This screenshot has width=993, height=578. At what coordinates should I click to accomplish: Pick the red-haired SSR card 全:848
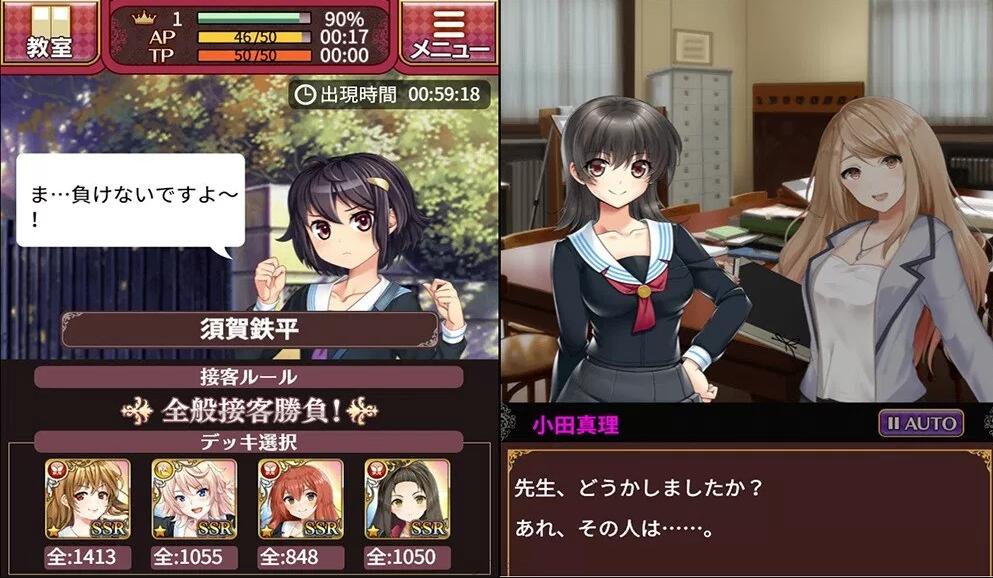pos(300,500)
